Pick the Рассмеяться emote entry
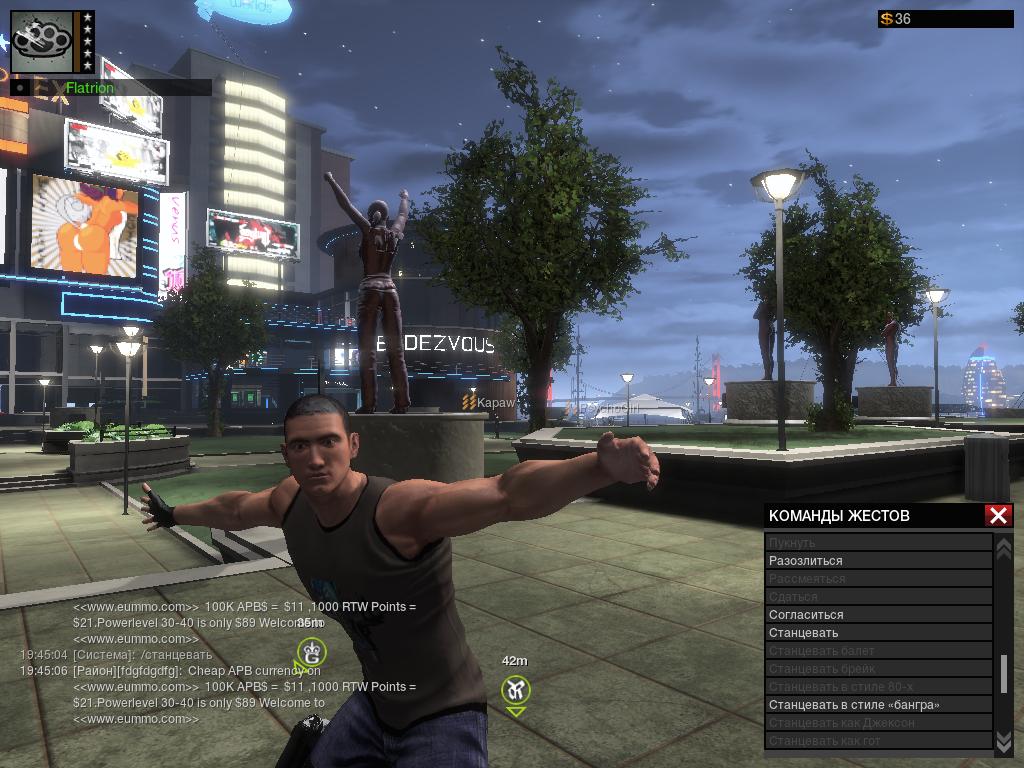This screenshot has width=1024, height=768. point(878,579)
